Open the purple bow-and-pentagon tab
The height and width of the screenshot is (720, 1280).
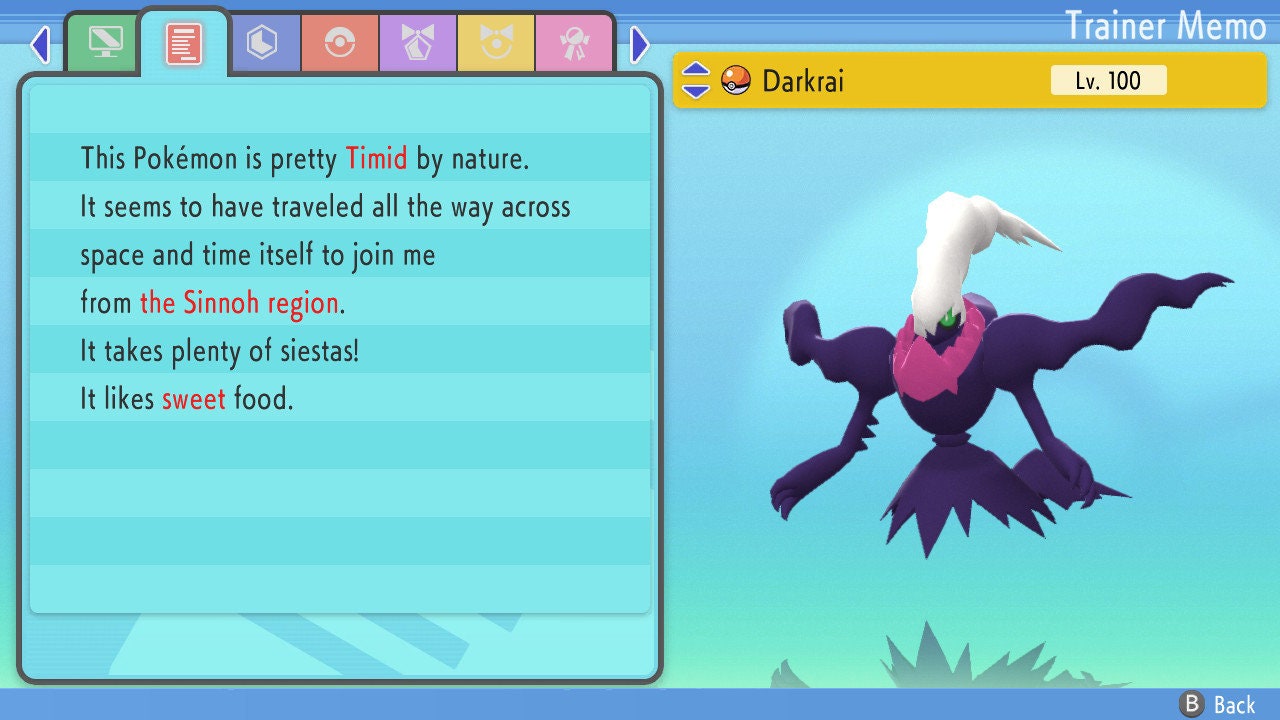point(418,43)
